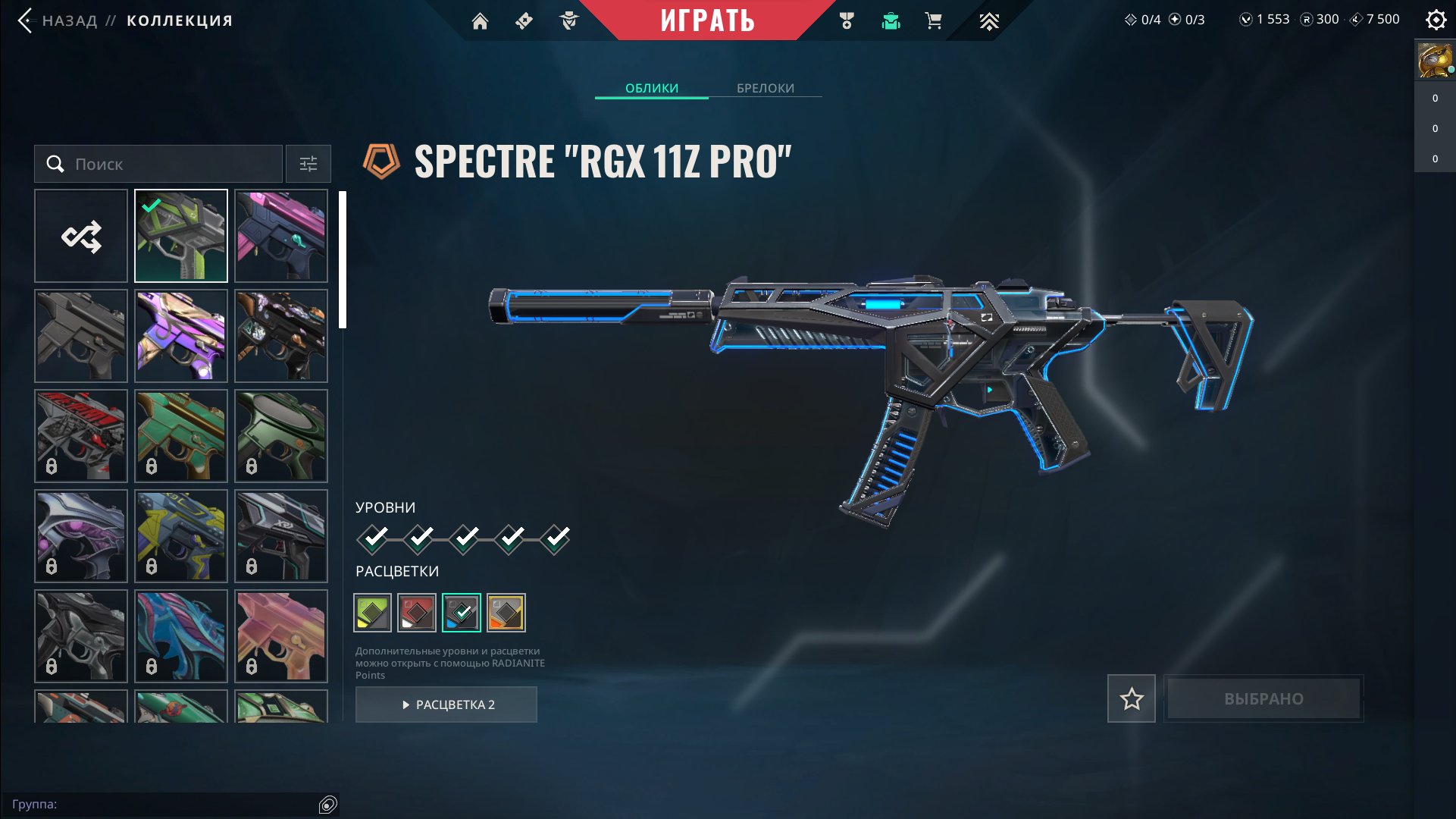Select the random skin shuffle tile

tap(81, 236)
